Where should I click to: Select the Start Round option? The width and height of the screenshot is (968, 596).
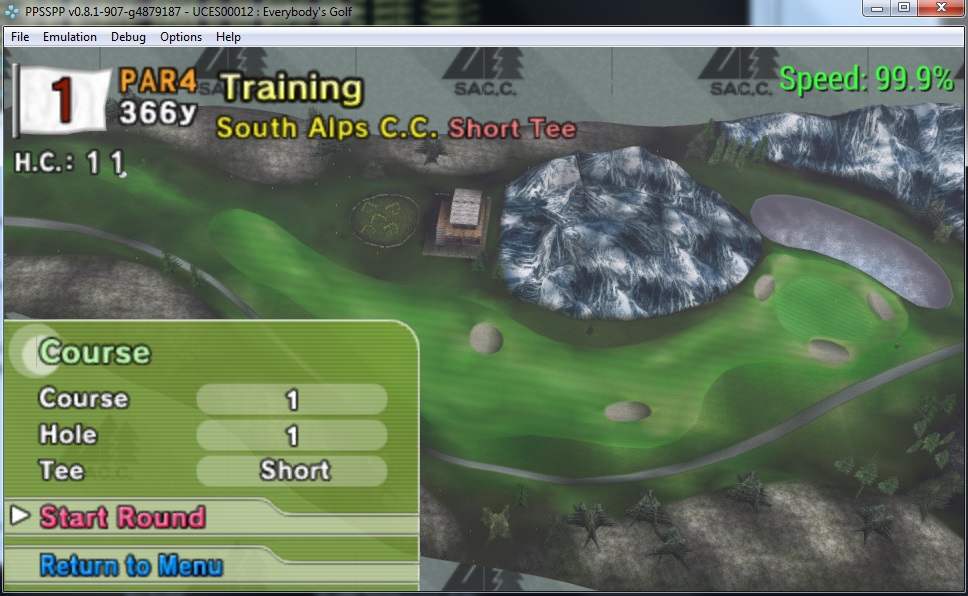(x=122, y=517)
